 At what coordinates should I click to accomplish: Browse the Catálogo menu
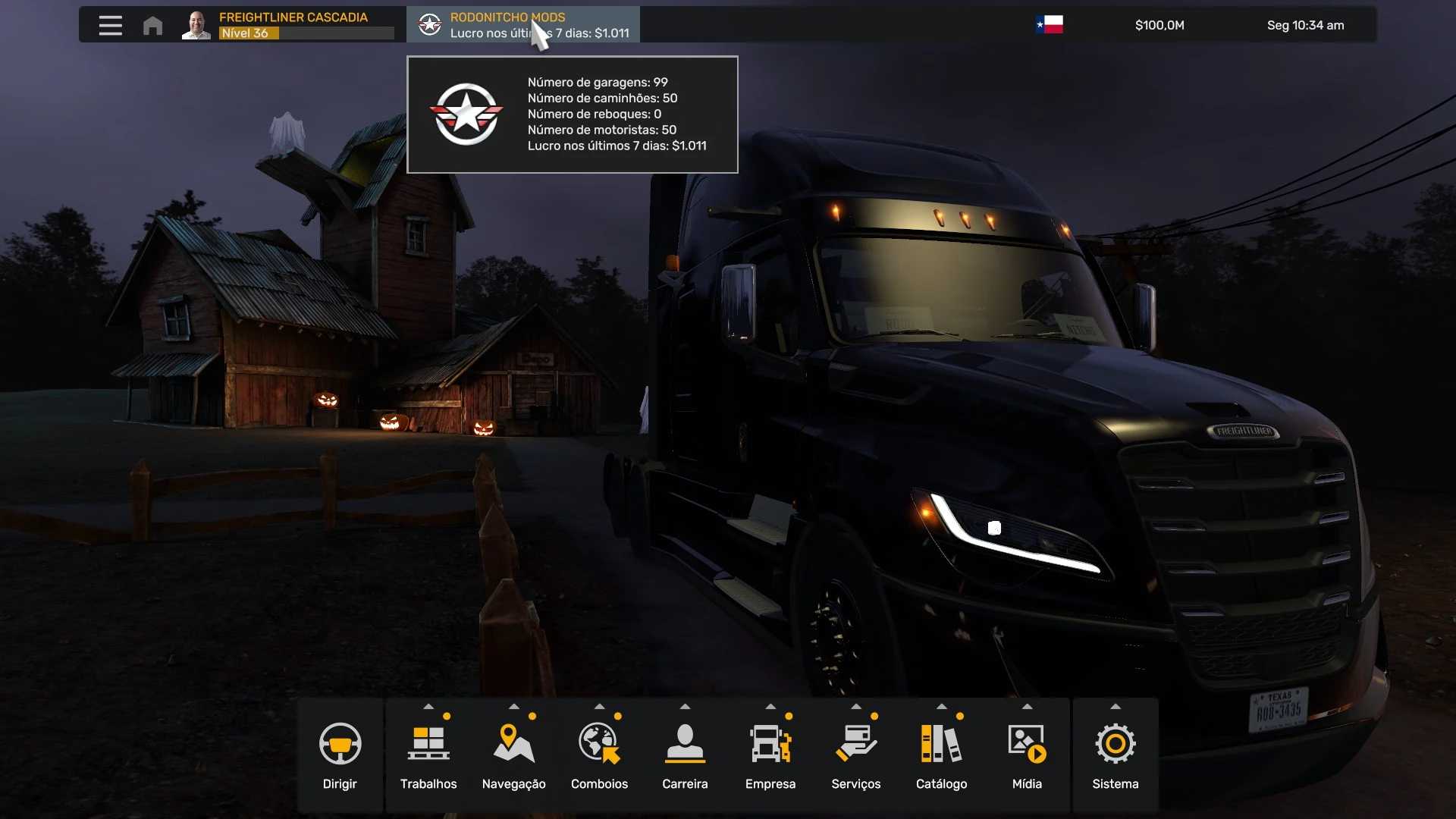(941, 755)
